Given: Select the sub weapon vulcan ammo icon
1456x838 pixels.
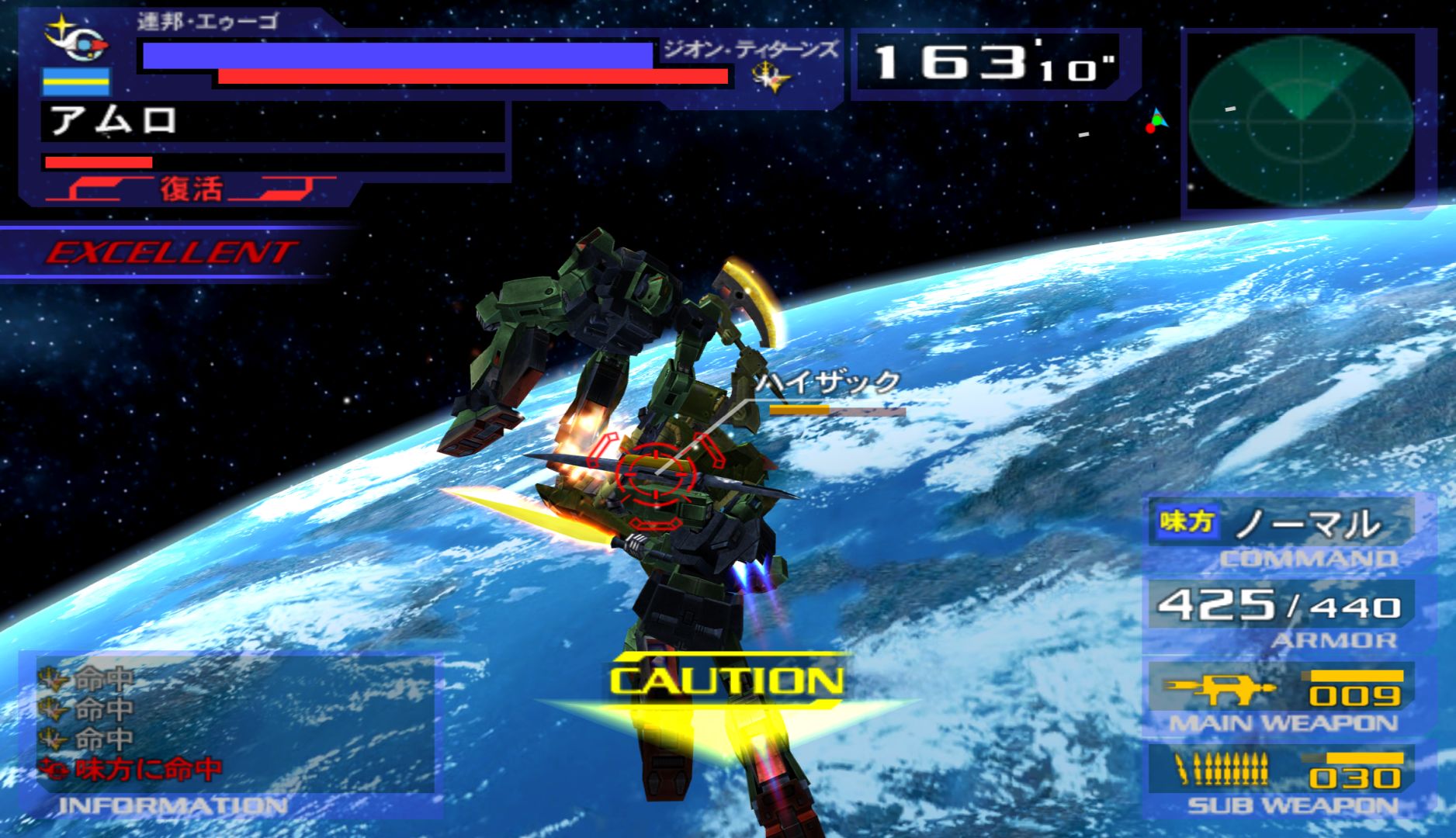Looking at the screenshot, I should pyautogui.click(x=1222, y=769).
